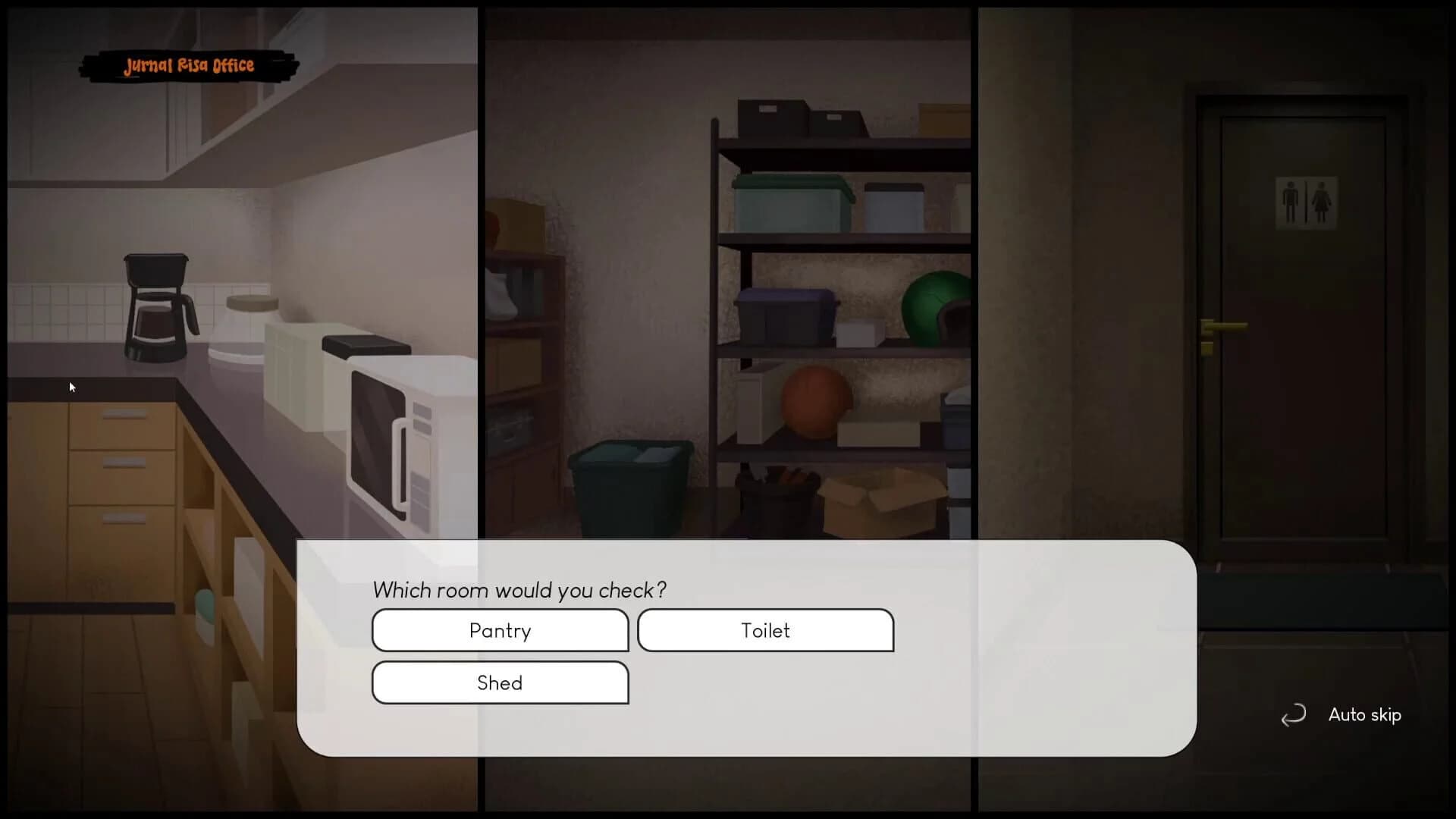Choose the Shed room option
This screenshot has width=1456, height=819.
click(x=500, y=682)
